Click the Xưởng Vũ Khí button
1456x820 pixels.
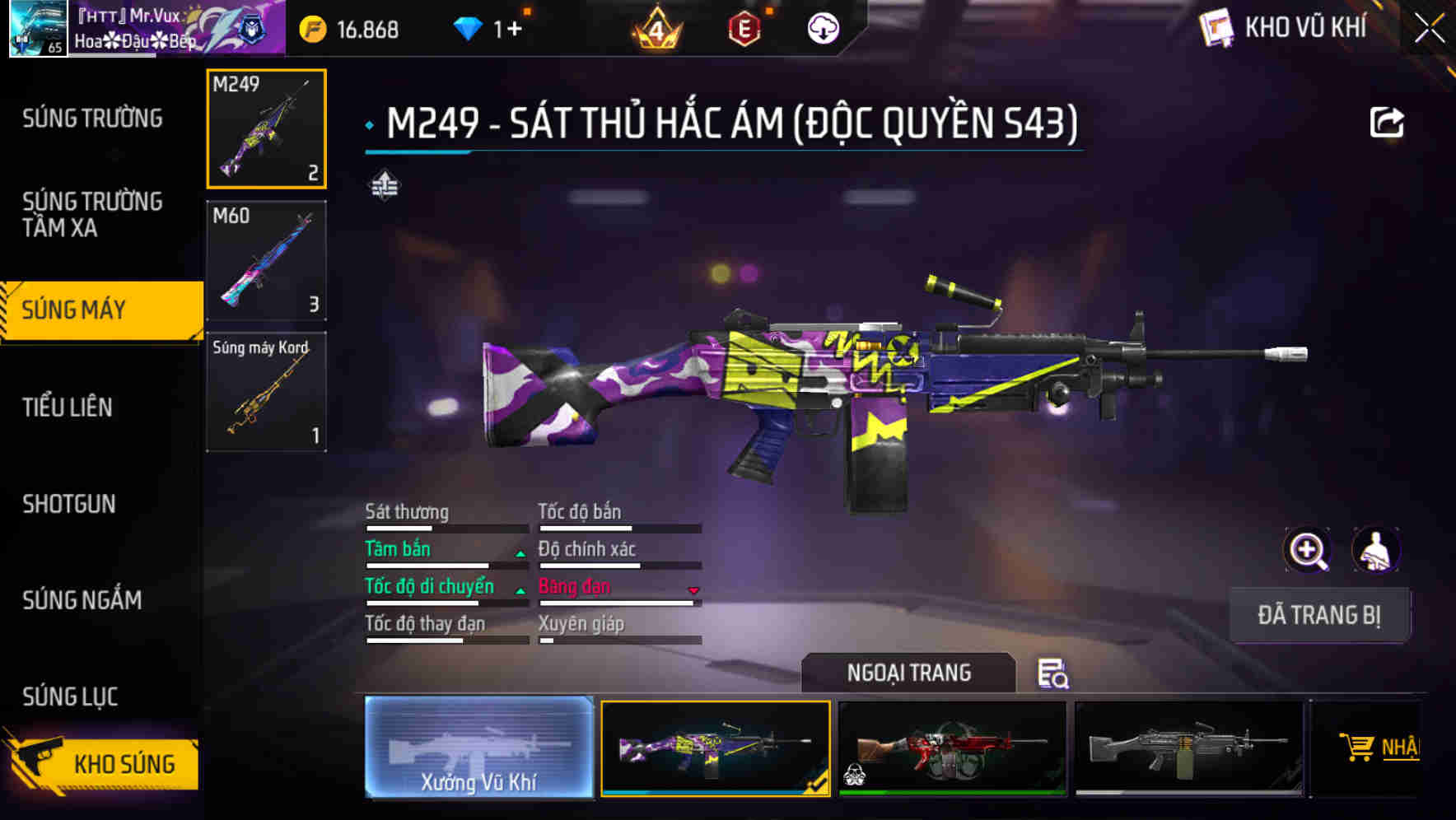[x=479, y=749]
